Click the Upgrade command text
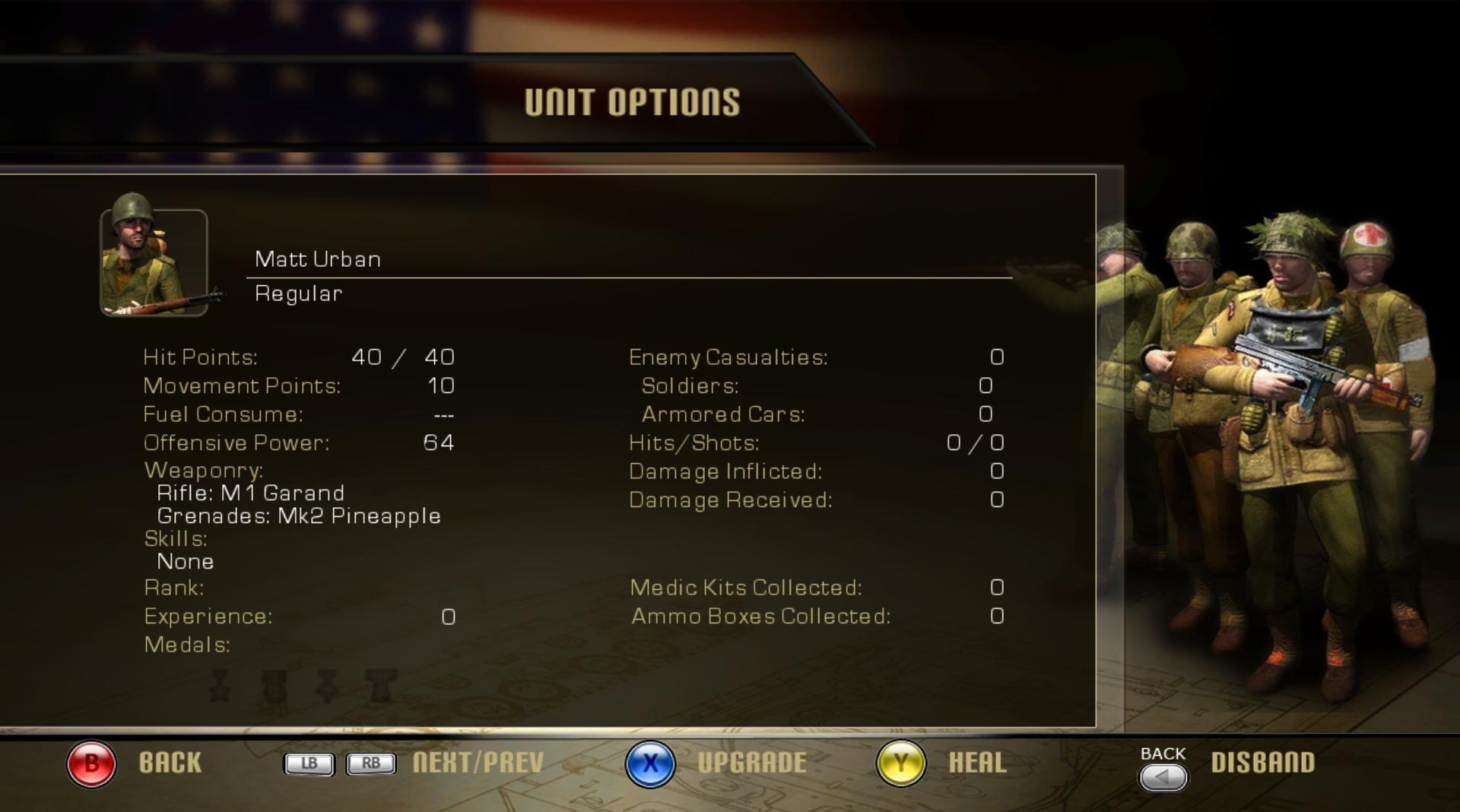This screenshot has height=812, width=1460. tap(752, 763)
